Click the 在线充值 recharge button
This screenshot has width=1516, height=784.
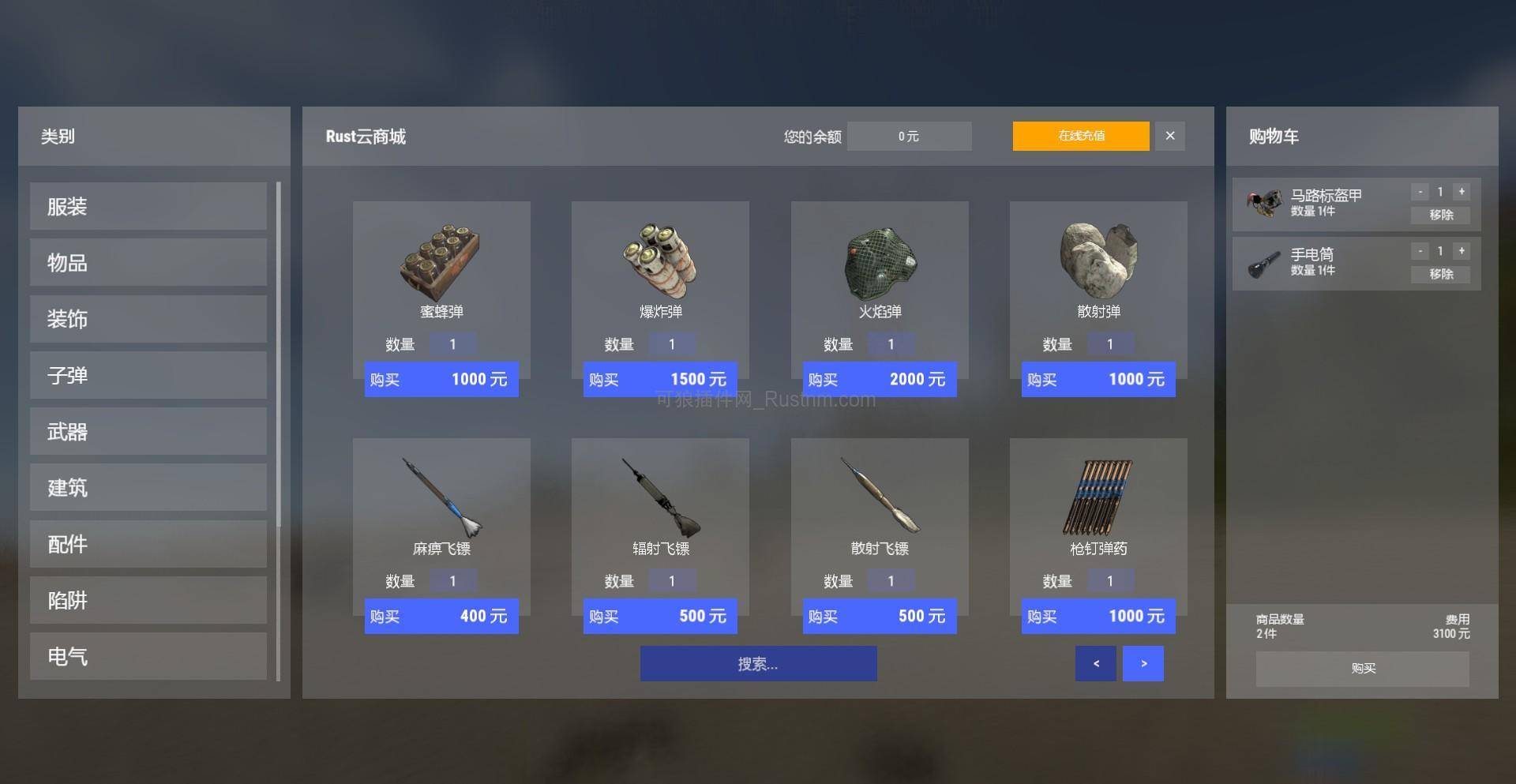click(x=1080, y=136)
